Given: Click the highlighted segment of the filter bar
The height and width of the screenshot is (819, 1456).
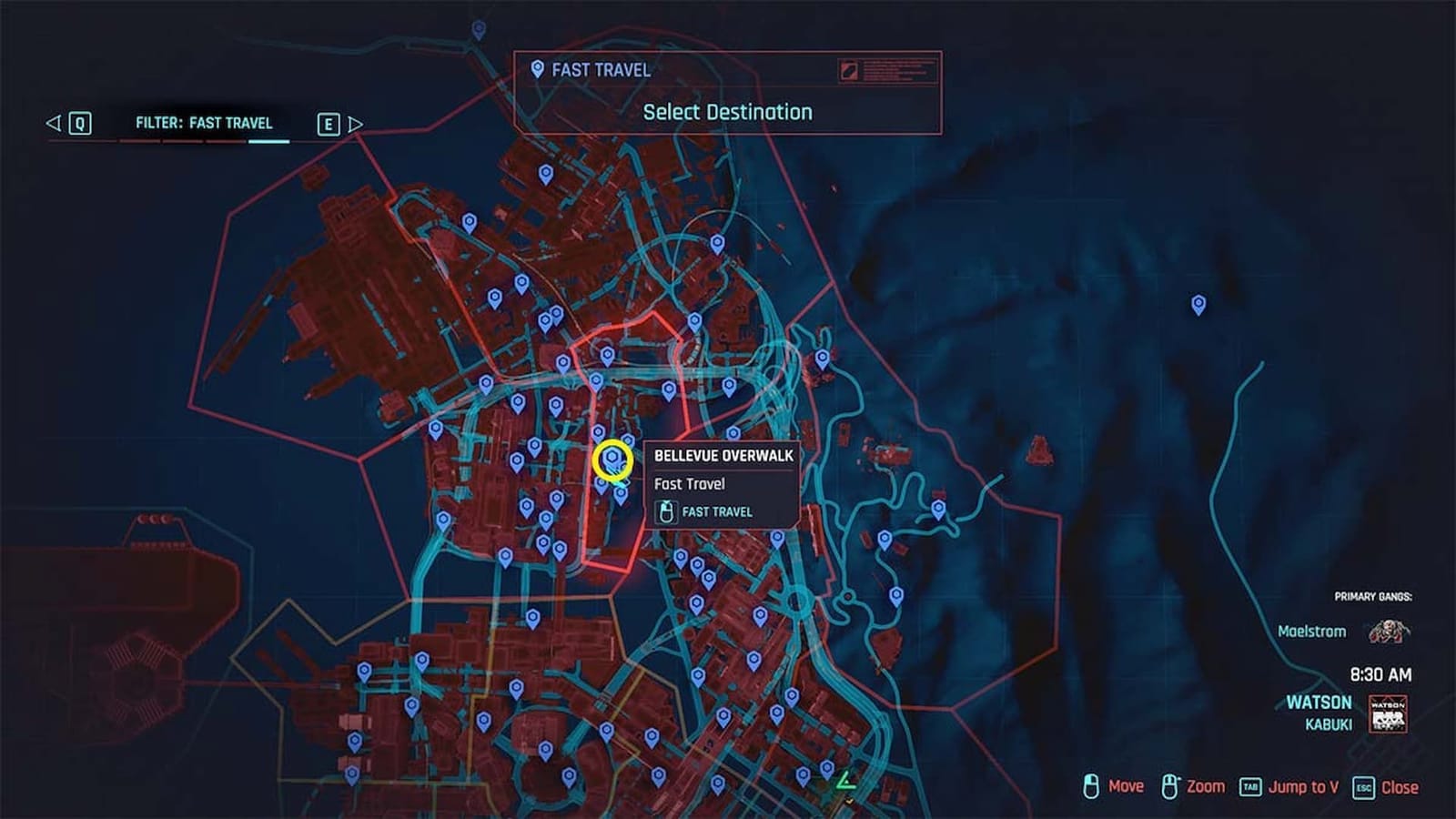Looking at the screenshot, I should [x=268, y=141].
